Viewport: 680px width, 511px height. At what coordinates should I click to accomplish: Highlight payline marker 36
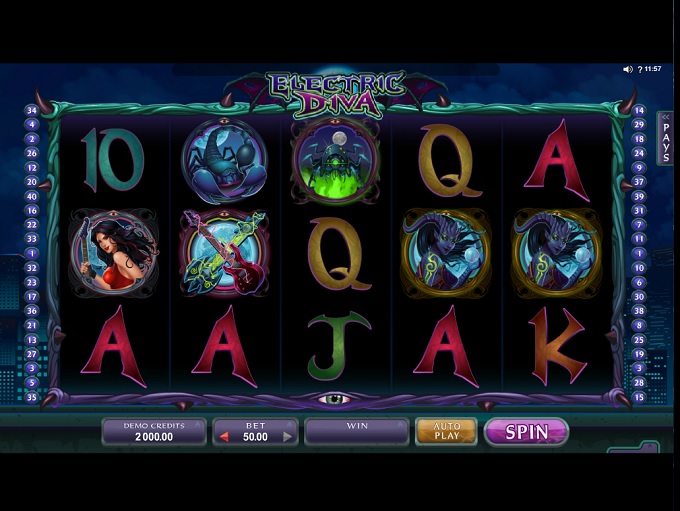click(32, 311)
